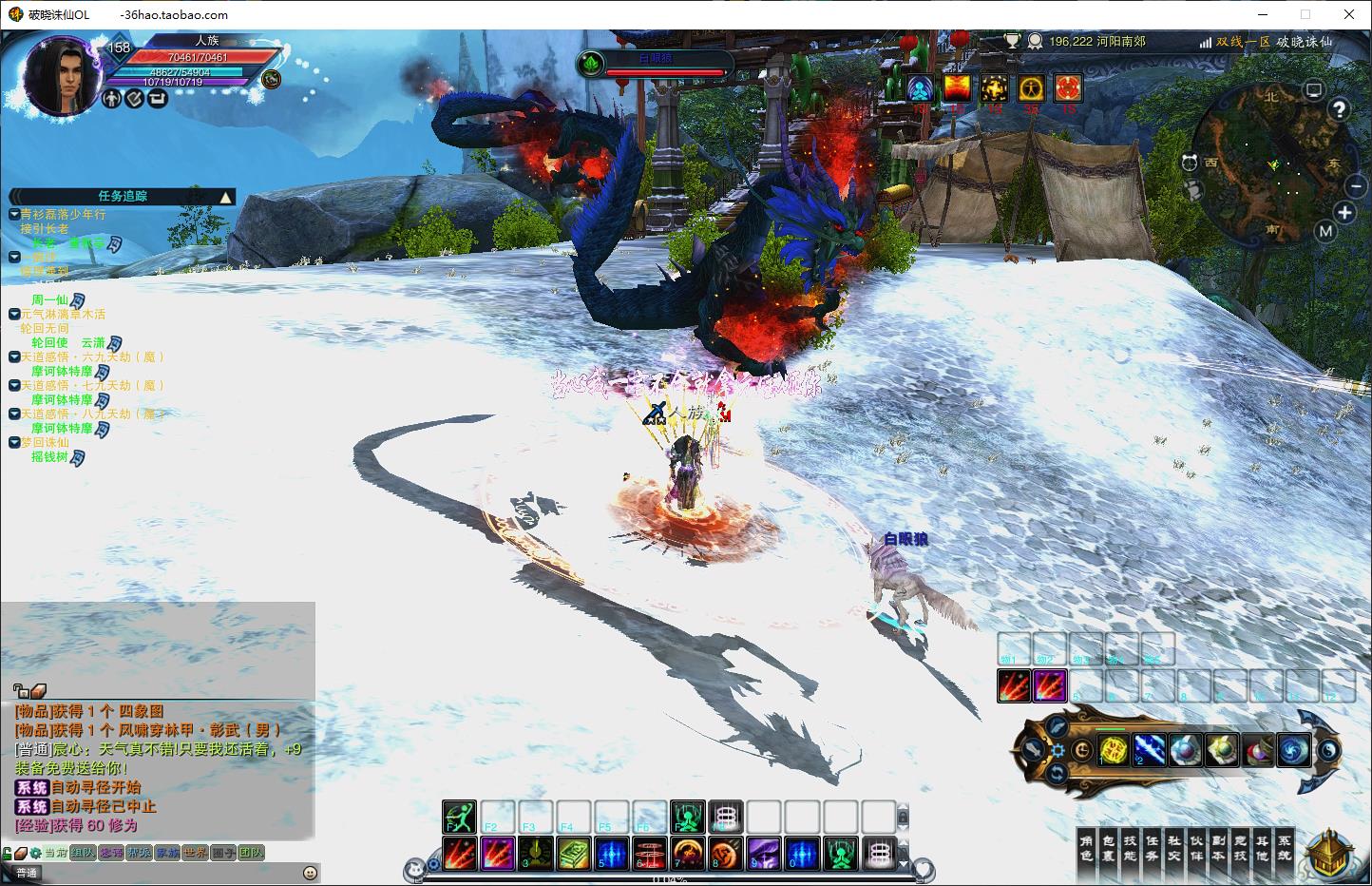Collapse the 任务追踪 quest tracker panel
The width and height of the screenshot is (1372, 886).
pyautogui.click(x=226, y=197)
